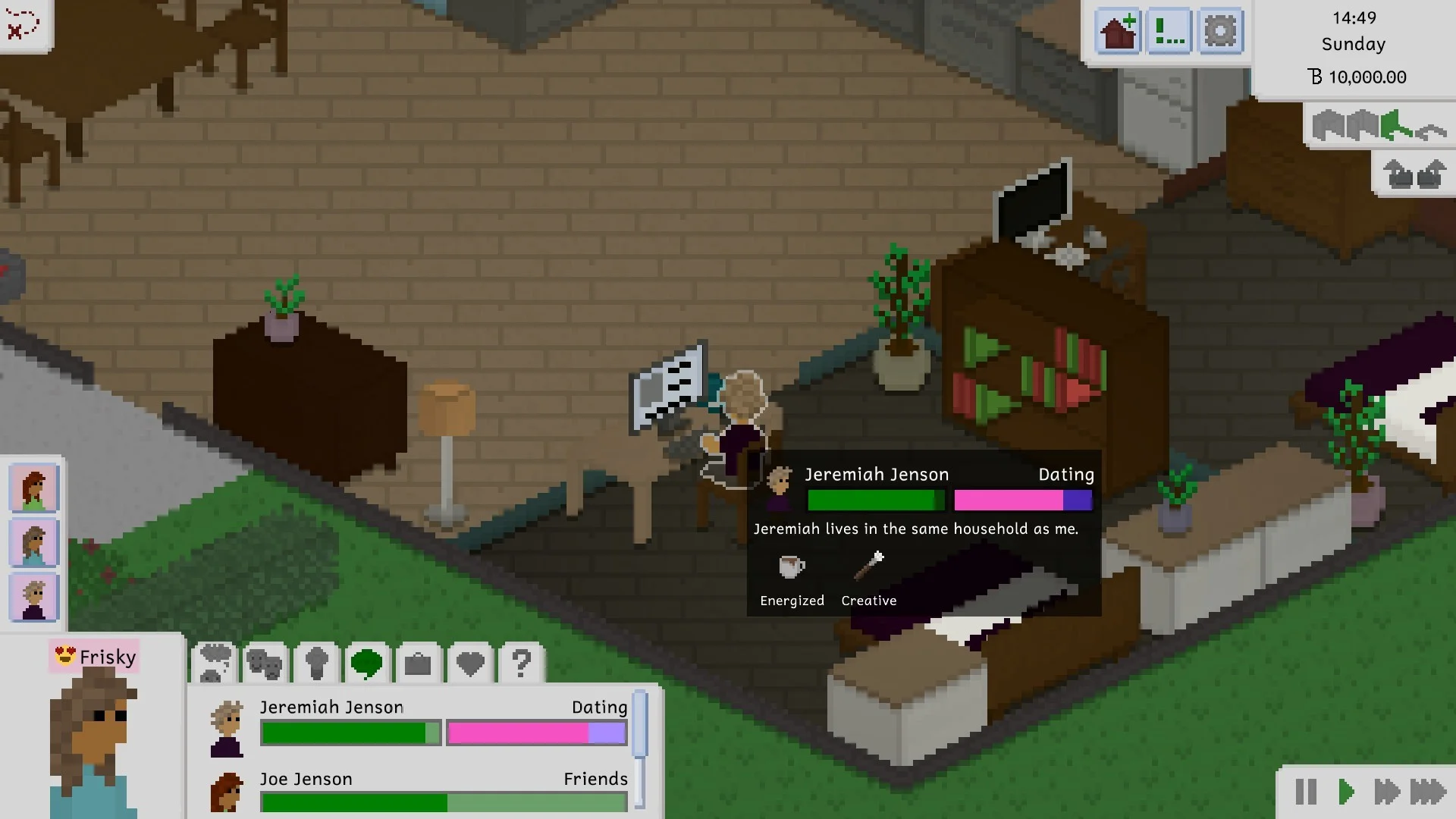This screenshot has height=819, width=1456.
Task: Select the green speech bubble relationships tab
Action: (x=367, y=664)
